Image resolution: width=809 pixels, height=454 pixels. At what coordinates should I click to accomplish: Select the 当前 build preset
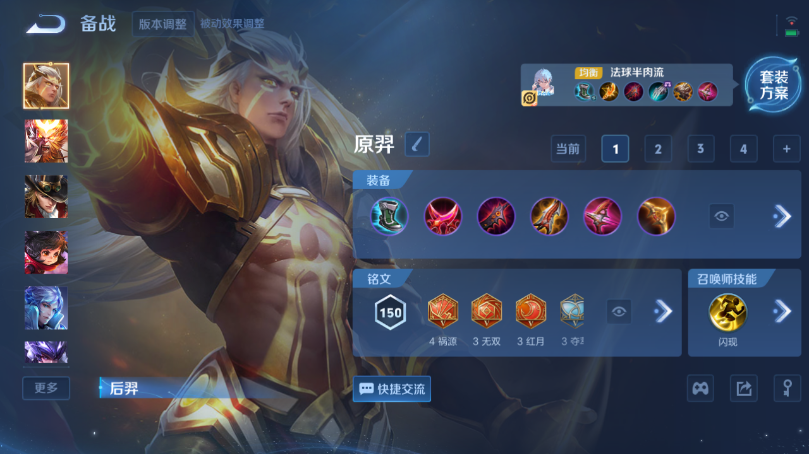[568, 149]
